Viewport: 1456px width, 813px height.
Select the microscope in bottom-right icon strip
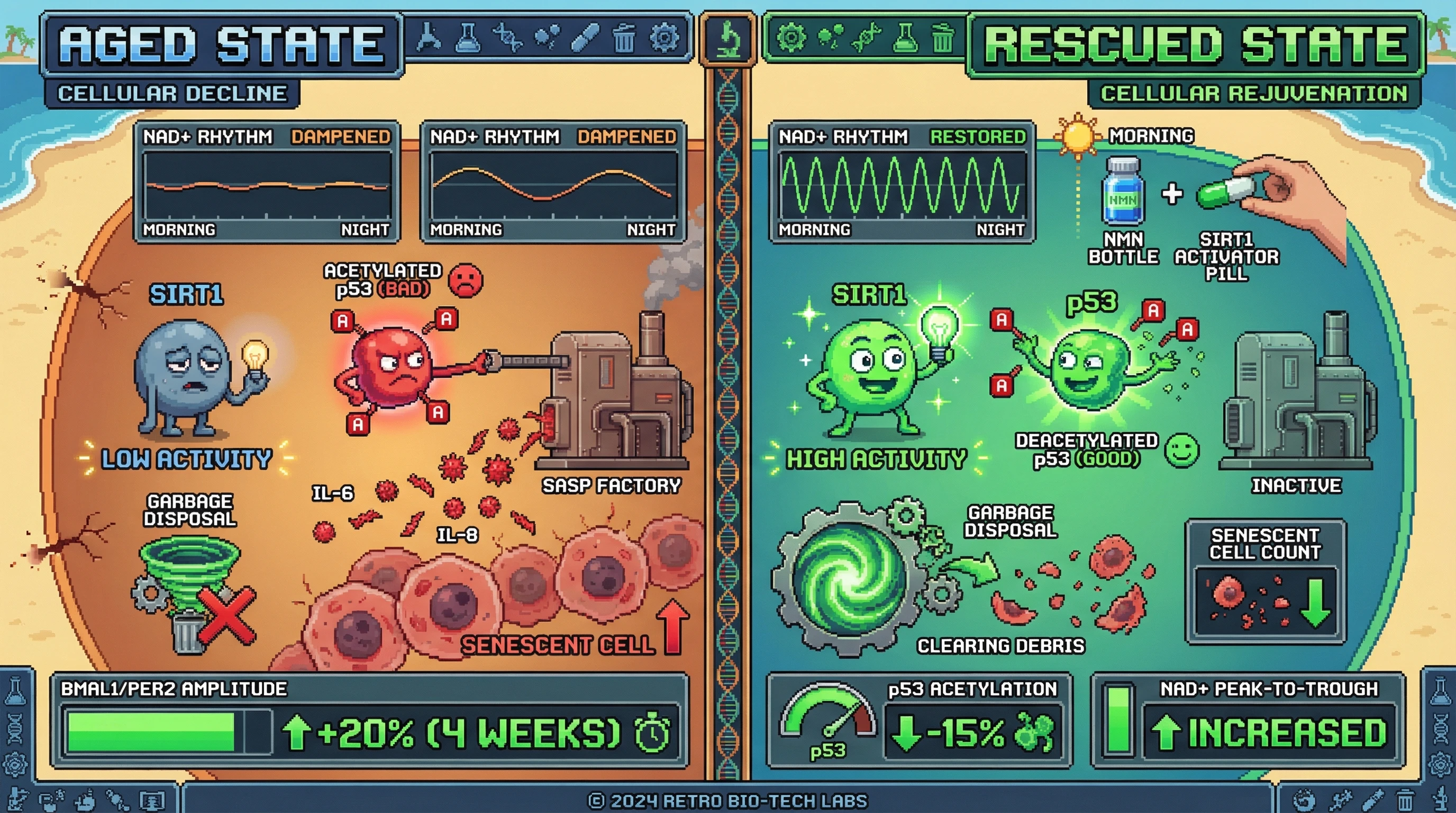[1441, 799]
